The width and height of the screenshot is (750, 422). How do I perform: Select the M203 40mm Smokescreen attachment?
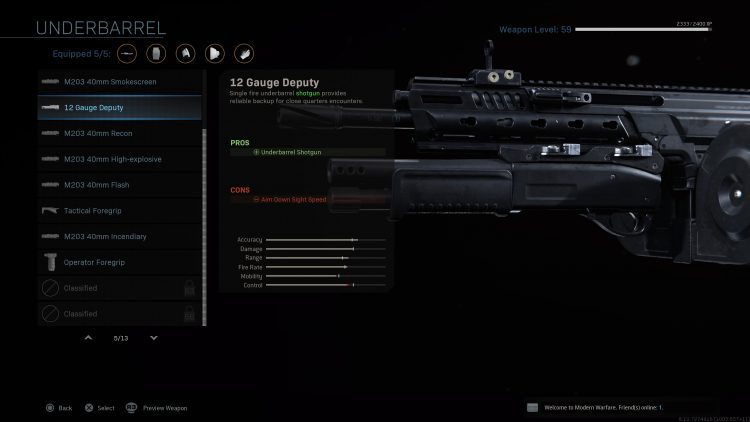119,81
